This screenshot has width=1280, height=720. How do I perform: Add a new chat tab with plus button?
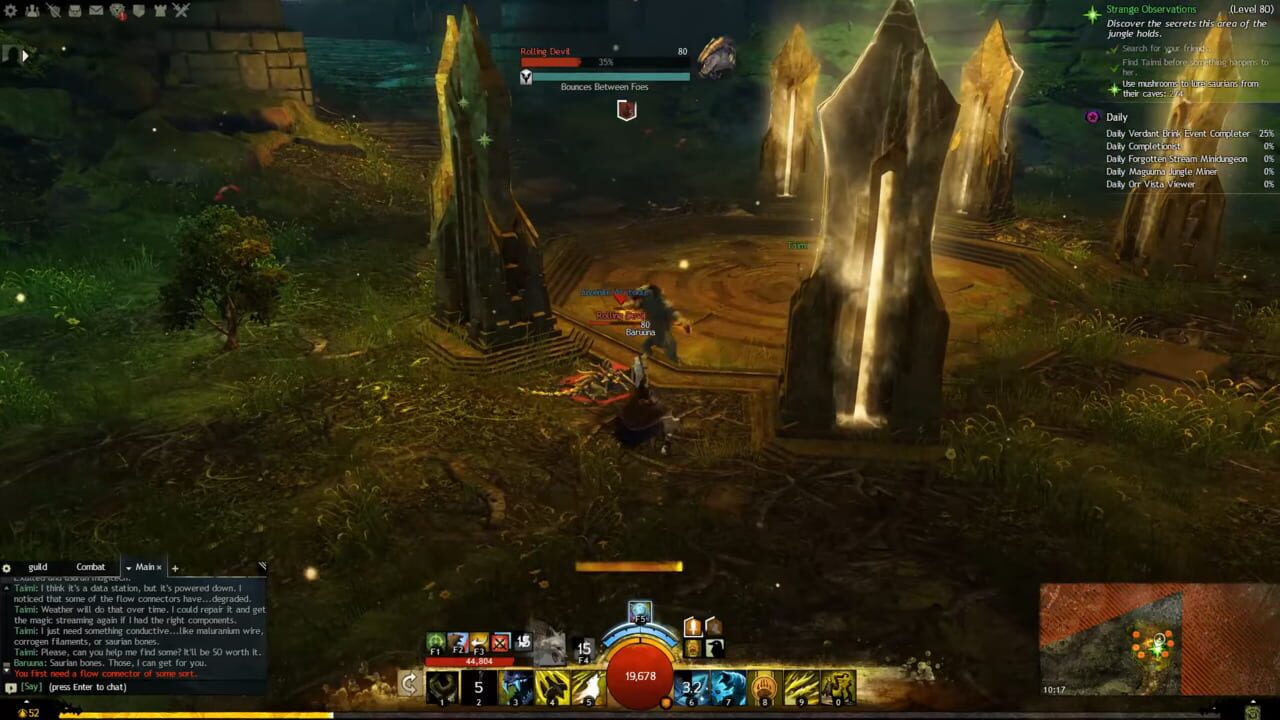[x=175, y=568]
